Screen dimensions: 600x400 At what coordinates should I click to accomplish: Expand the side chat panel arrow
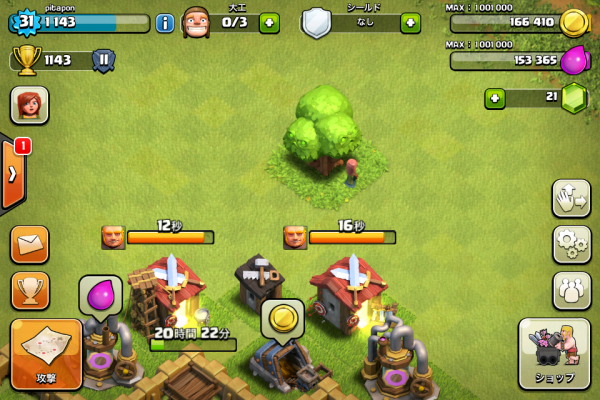pos(12,172)
